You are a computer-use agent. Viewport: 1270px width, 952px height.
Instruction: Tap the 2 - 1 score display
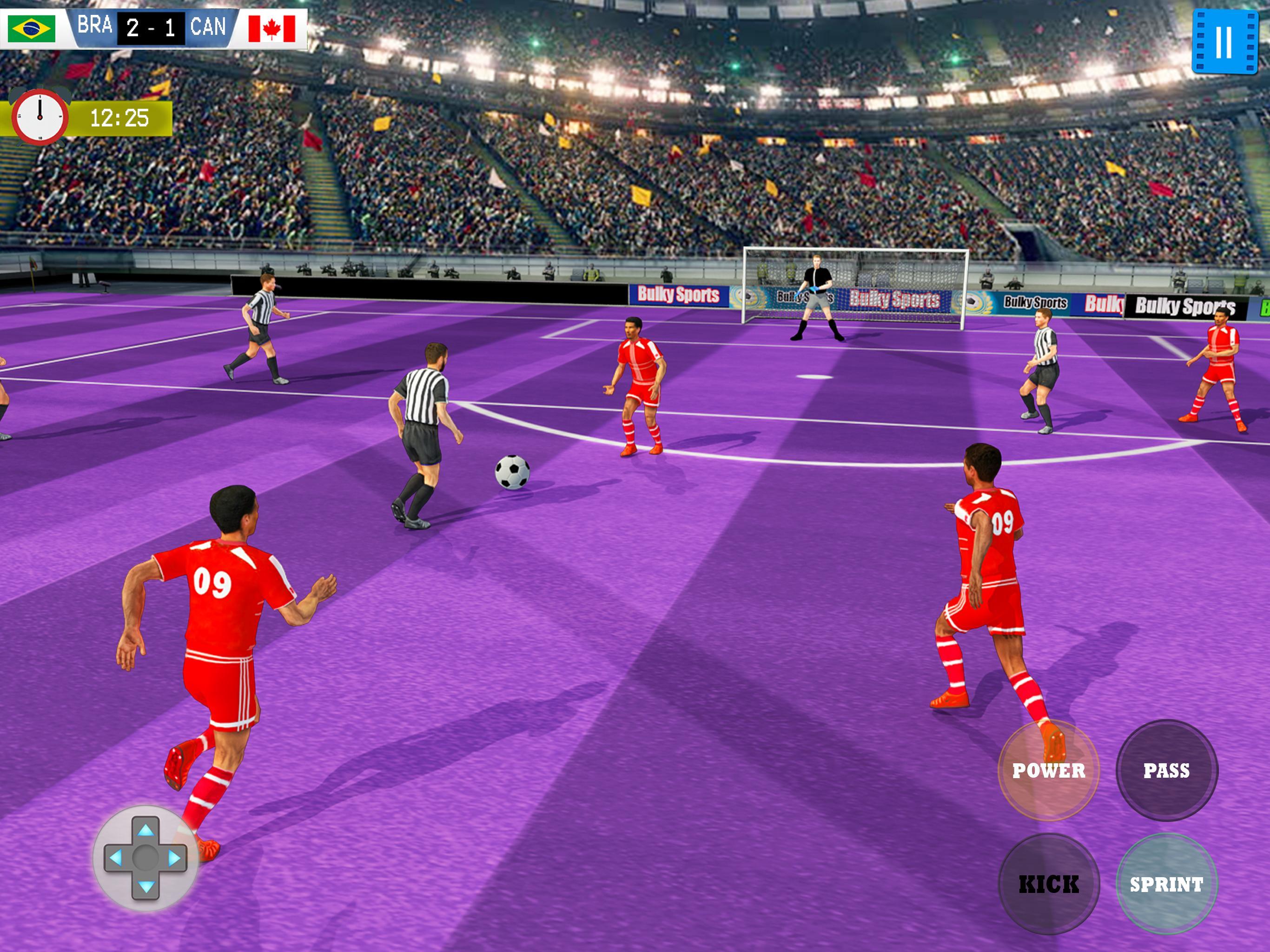[x=151, y=26]
